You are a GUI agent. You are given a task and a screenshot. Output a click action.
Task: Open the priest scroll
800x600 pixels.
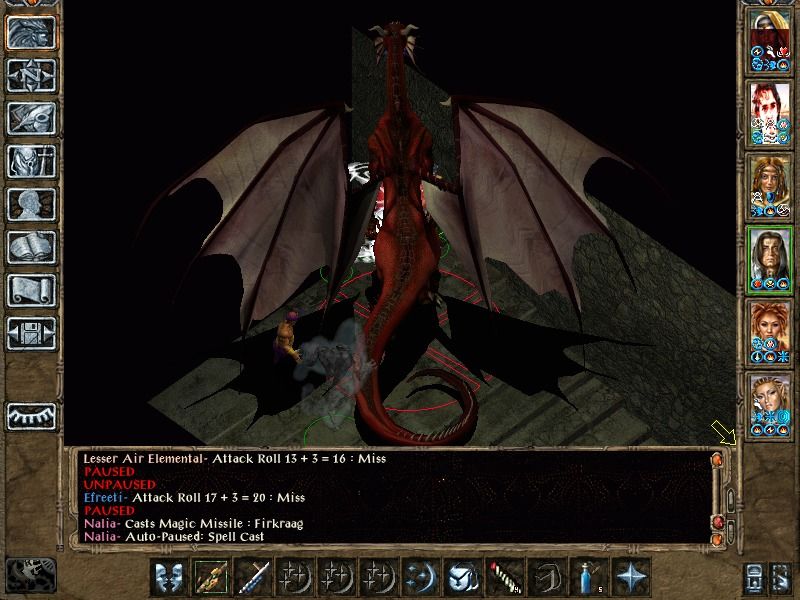tap(31, 290)
